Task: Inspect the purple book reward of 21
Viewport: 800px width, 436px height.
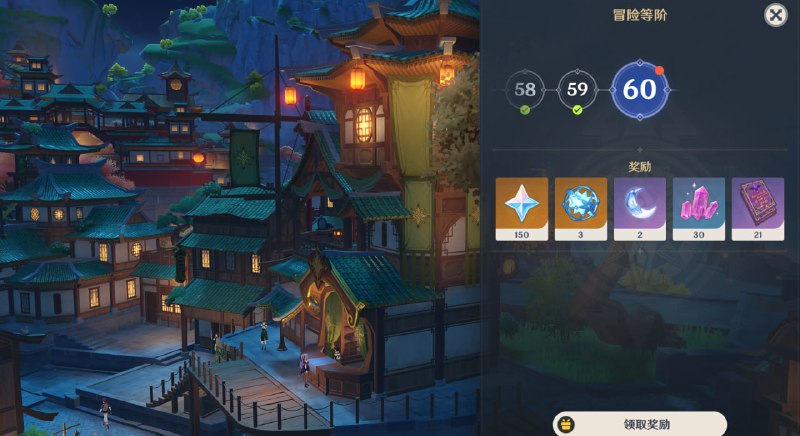Action: point(758,208)
